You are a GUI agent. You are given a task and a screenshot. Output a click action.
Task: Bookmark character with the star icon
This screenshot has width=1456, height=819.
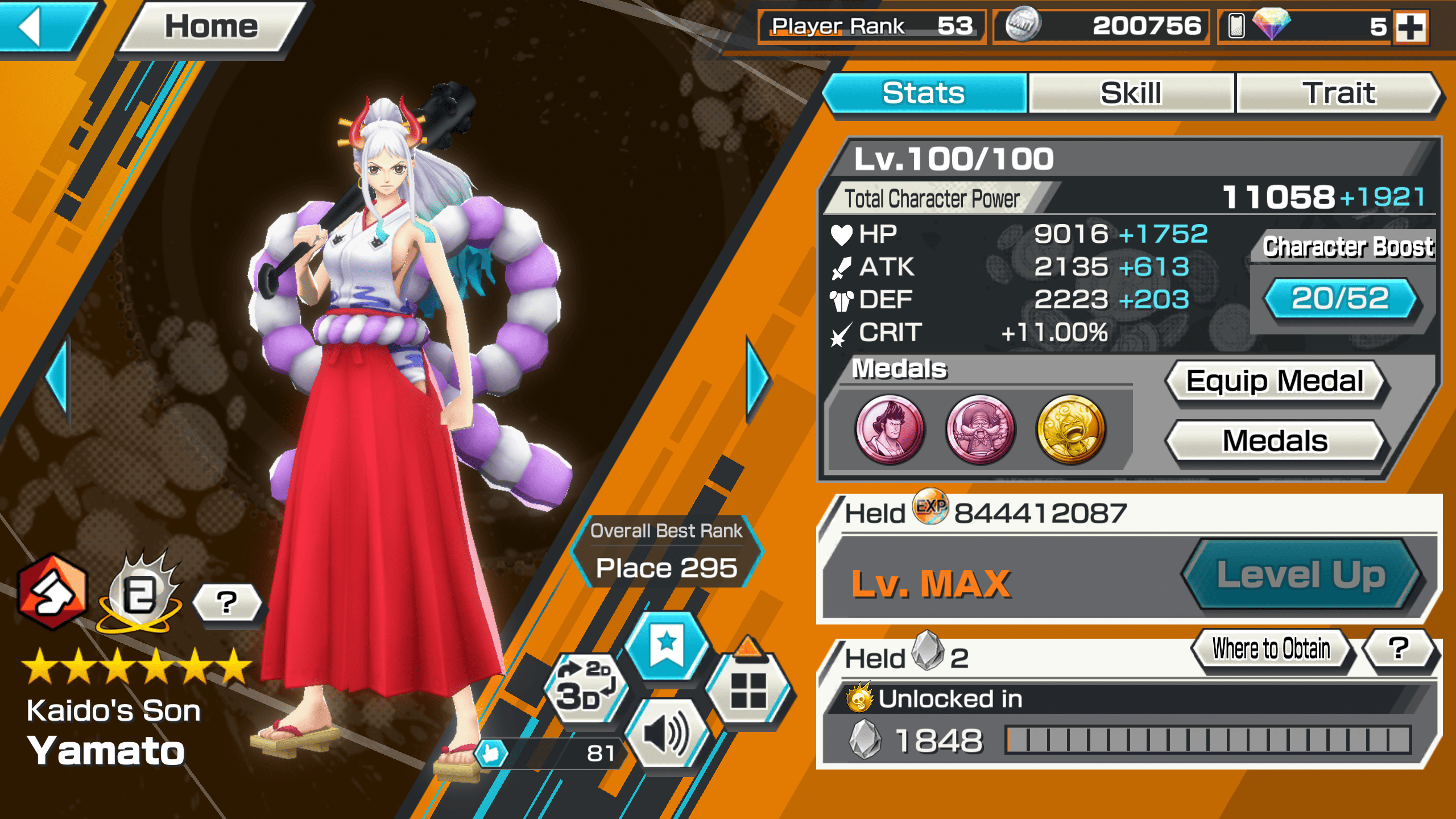tap(667, 647)
